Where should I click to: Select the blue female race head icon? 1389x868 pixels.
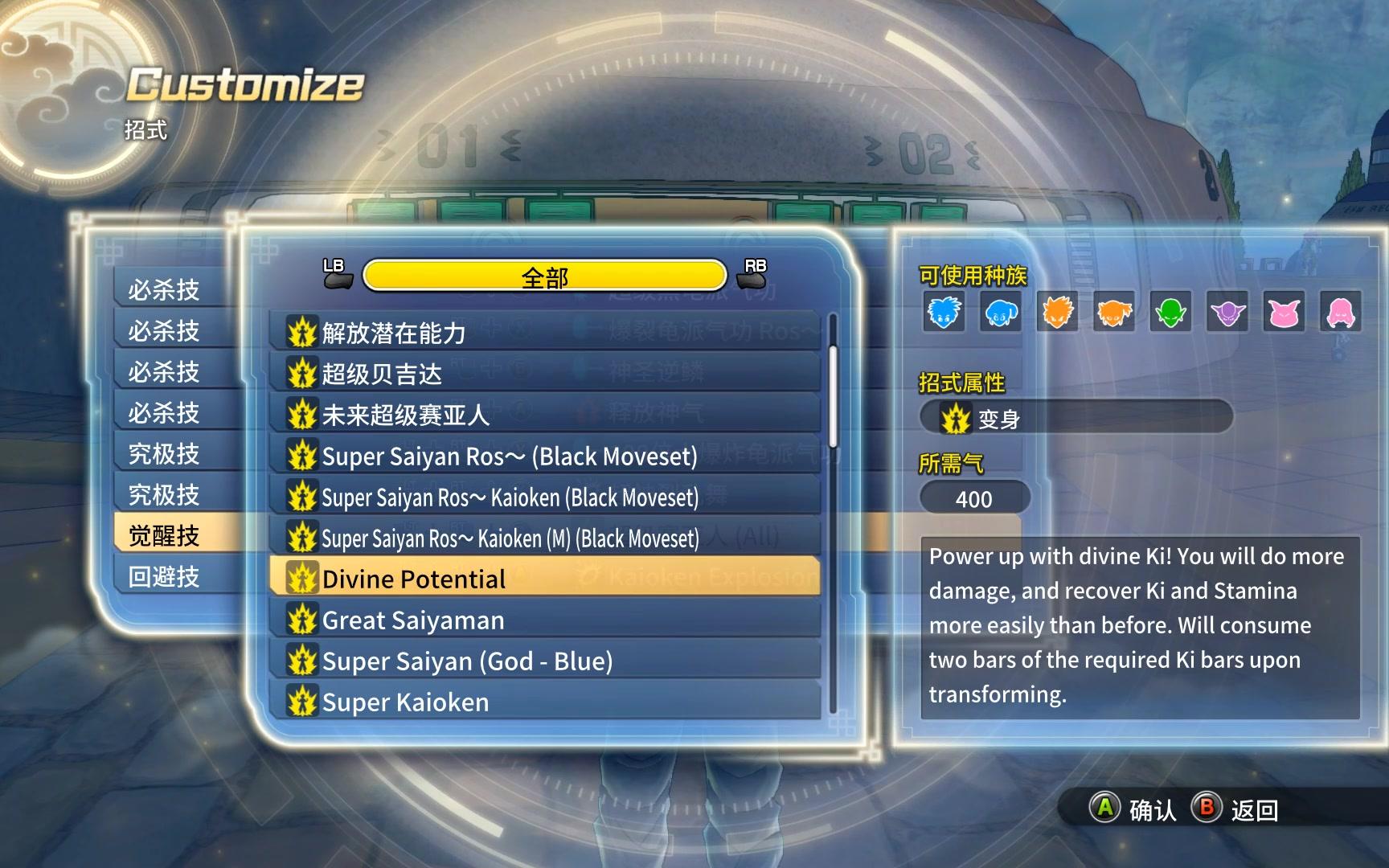click(x=1000, y=313)
